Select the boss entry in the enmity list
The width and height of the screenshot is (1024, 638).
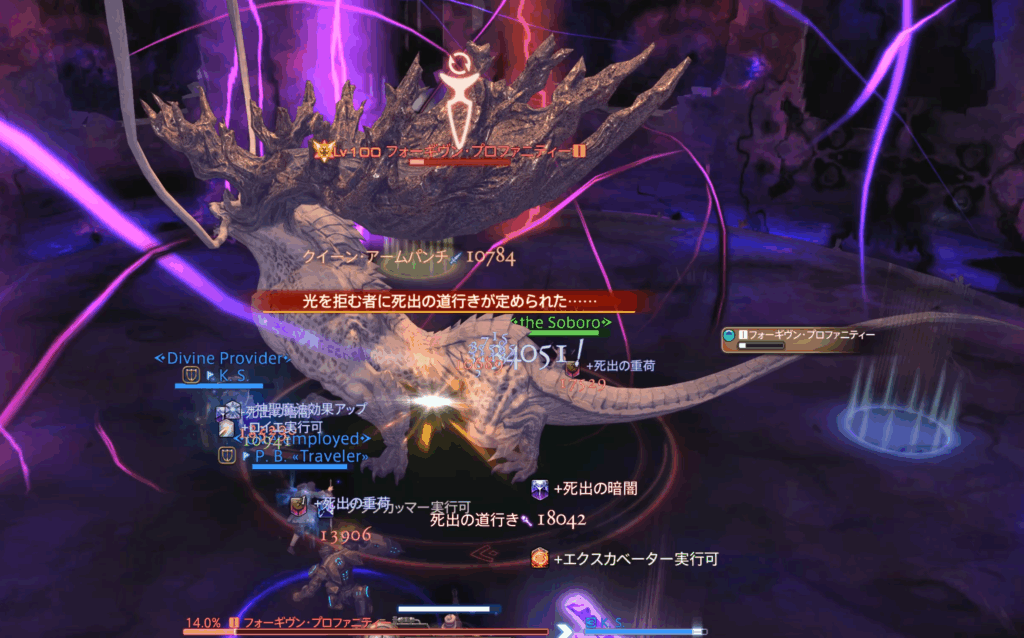click(797, 336)
